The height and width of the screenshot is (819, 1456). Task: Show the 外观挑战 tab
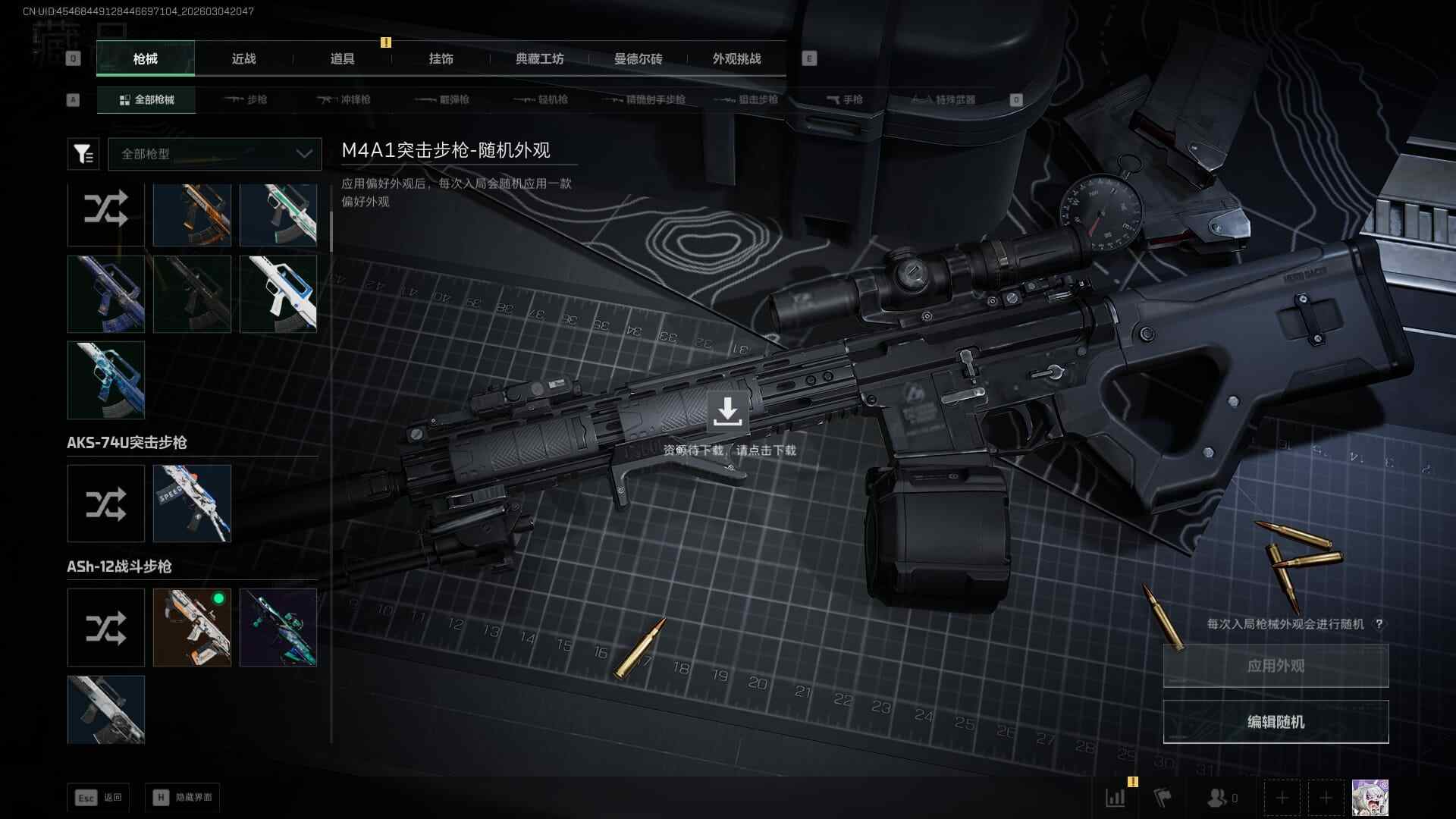coord(736,59)
